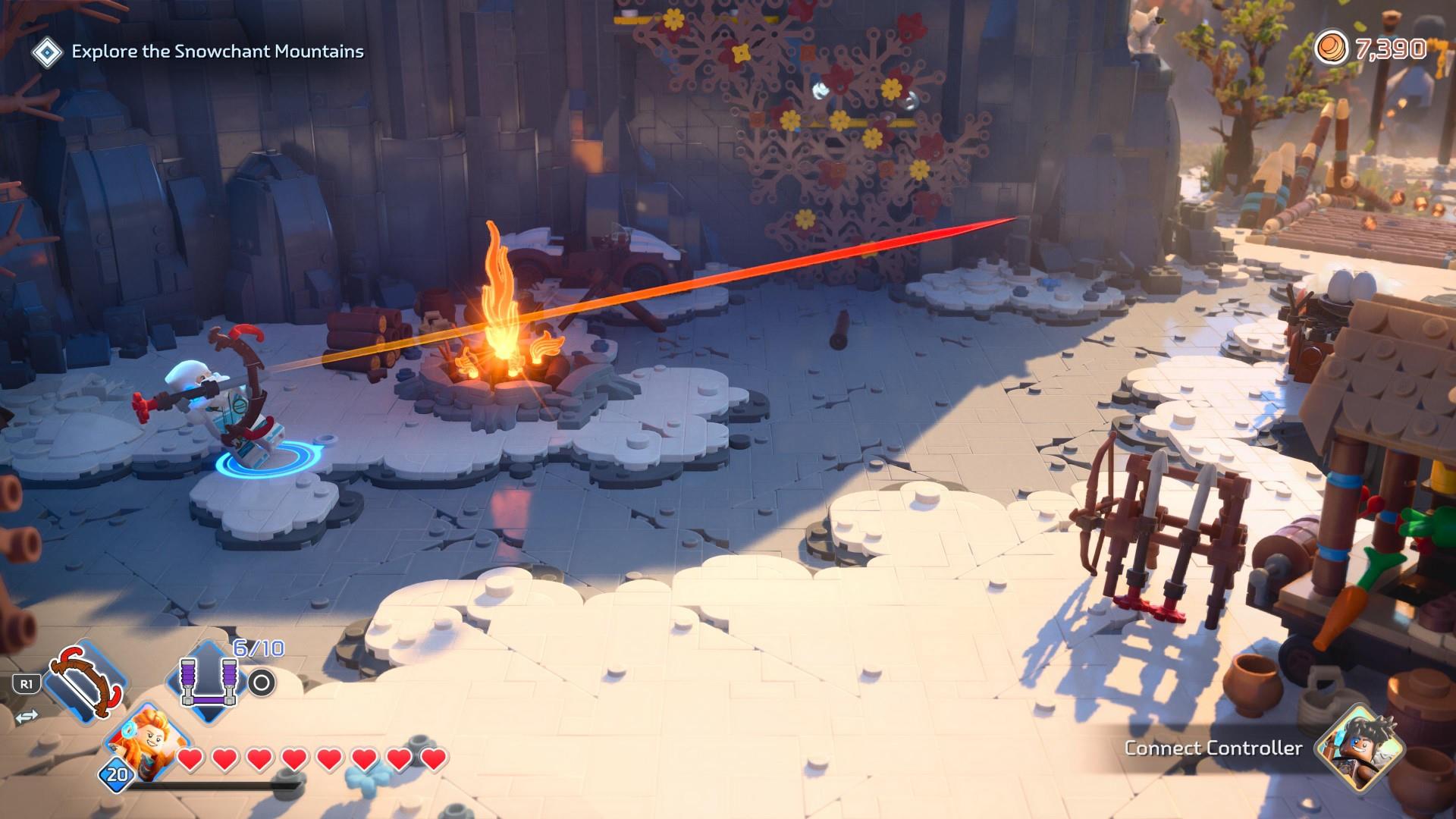Select the bow weapon slot
Image resolution: width=1456 pixels, height=819 pixels.
tap(83, 679)
